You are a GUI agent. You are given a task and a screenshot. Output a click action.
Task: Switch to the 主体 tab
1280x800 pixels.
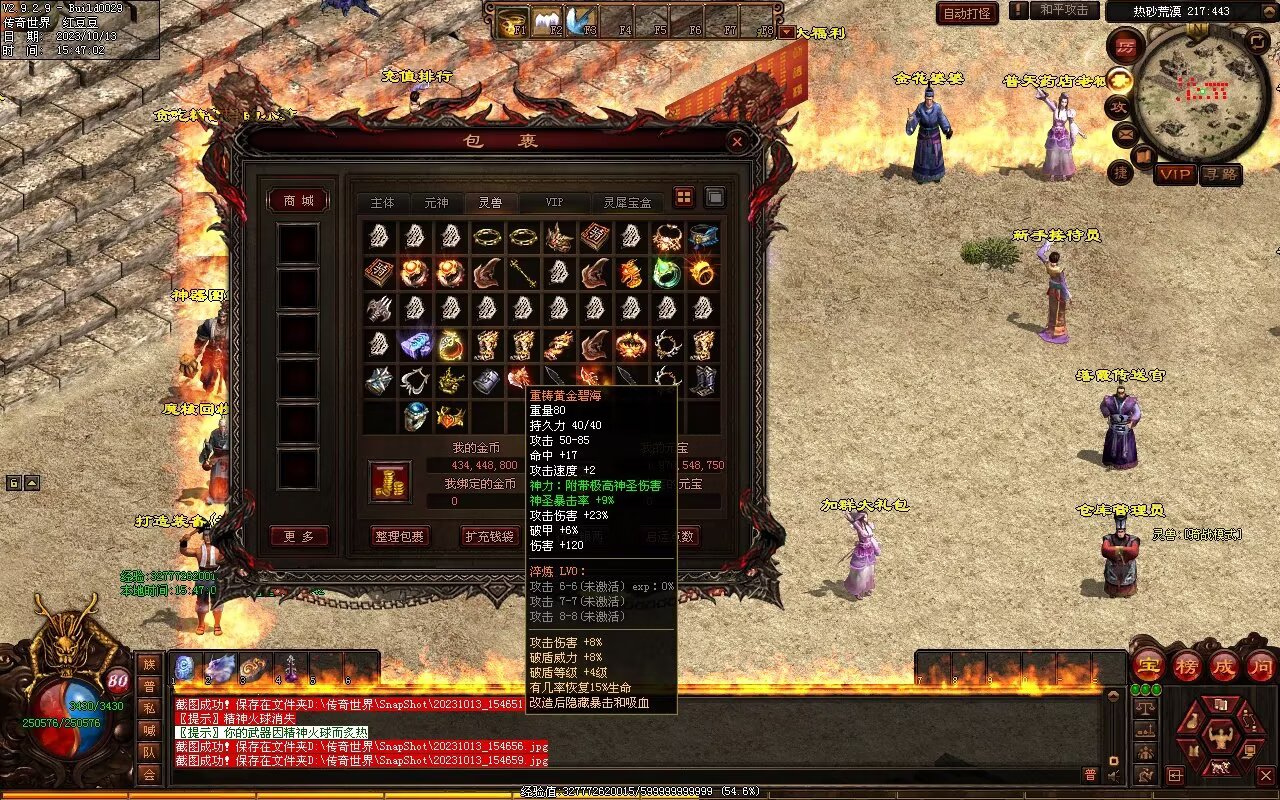(x=382, y=202)
